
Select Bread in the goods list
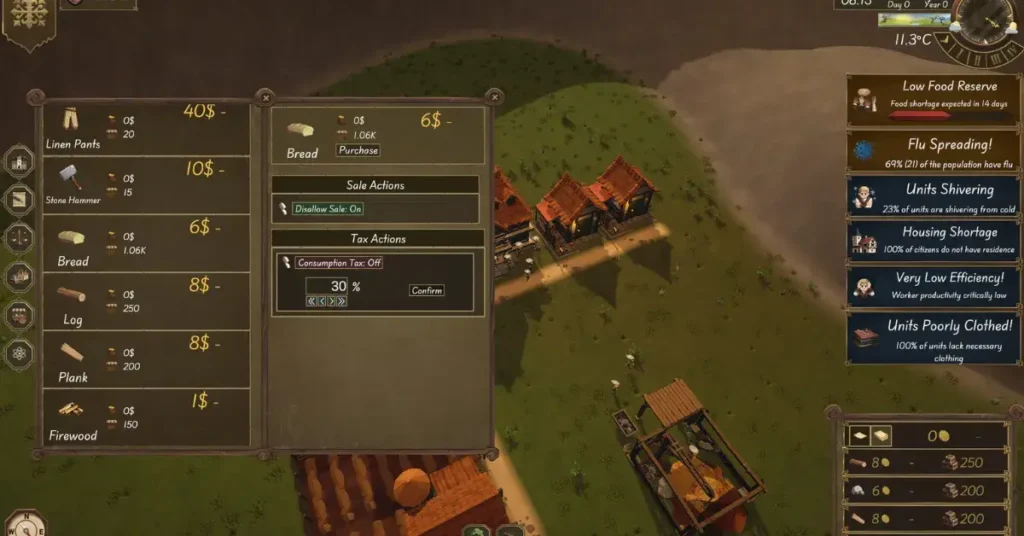pos(145,244)
